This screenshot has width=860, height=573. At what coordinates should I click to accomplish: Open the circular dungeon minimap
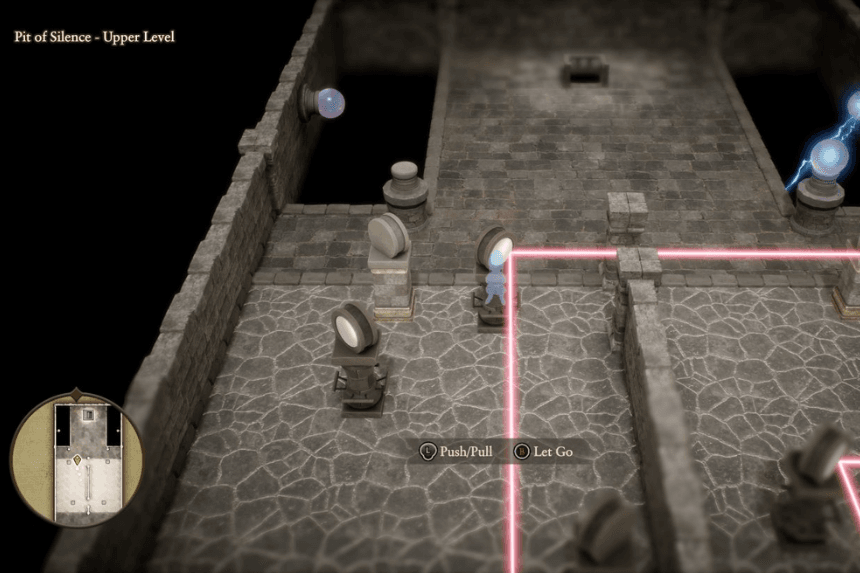(x=77, y=461)
